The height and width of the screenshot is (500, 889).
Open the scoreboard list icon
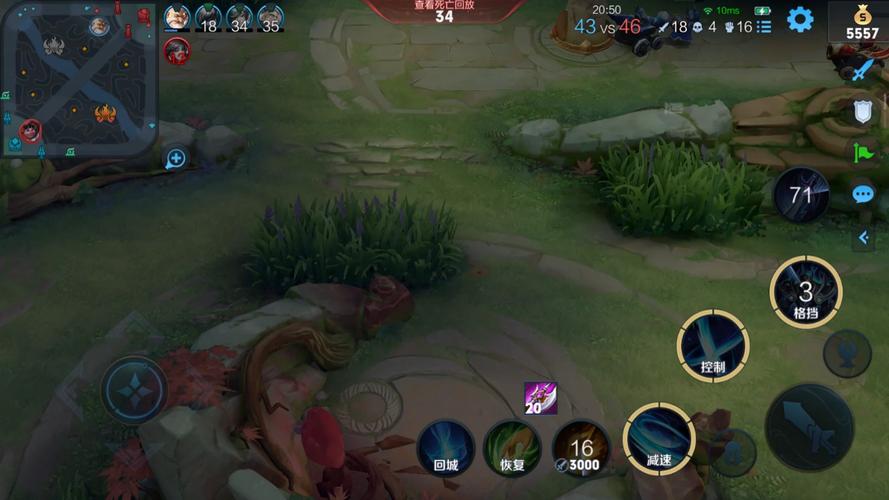click(x=764, y=27)
